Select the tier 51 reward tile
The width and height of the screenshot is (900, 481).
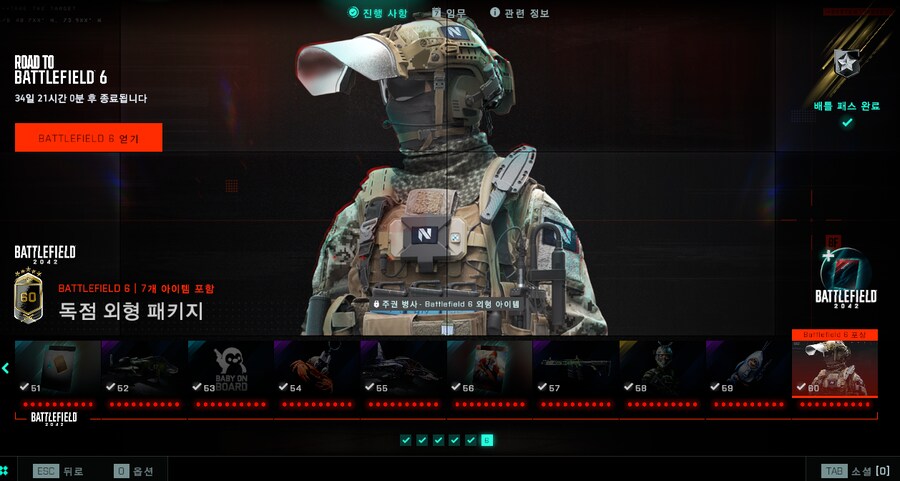[57, 368]
